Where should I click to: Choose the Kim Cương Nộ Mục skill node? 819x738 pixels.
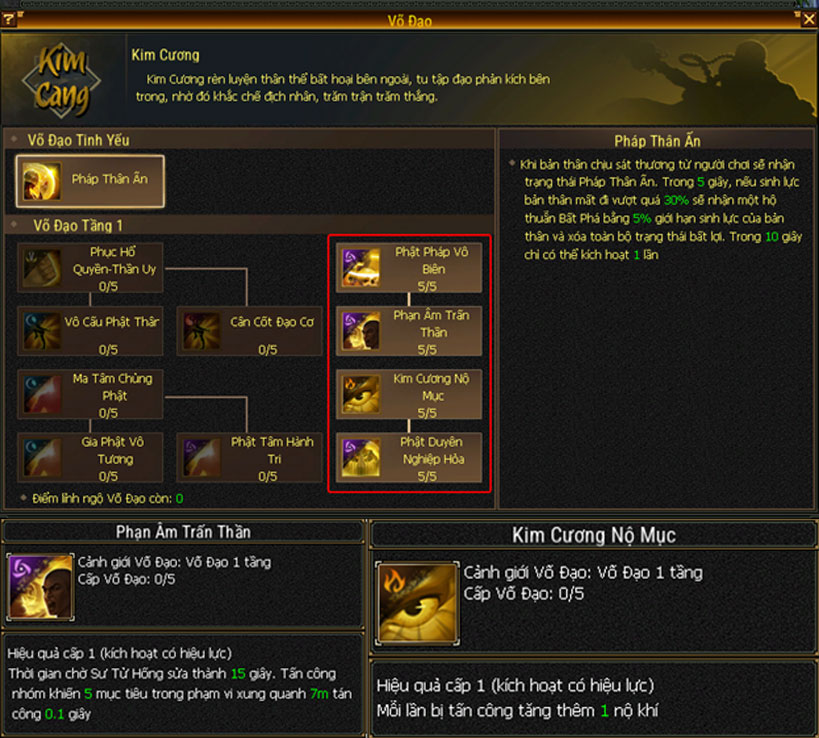pos(409,394)
